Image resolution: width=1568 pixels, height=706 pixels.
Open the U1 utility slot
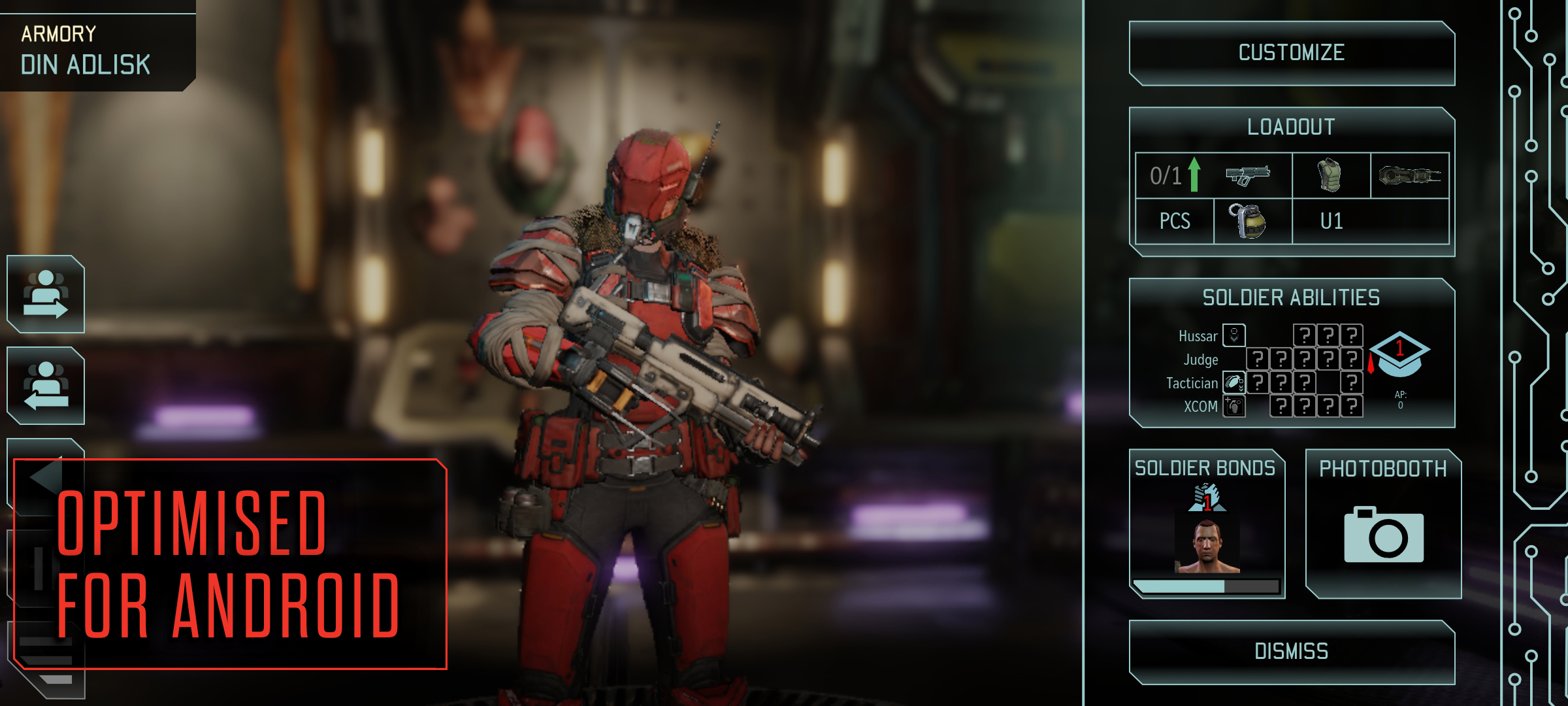[1331, 221]
